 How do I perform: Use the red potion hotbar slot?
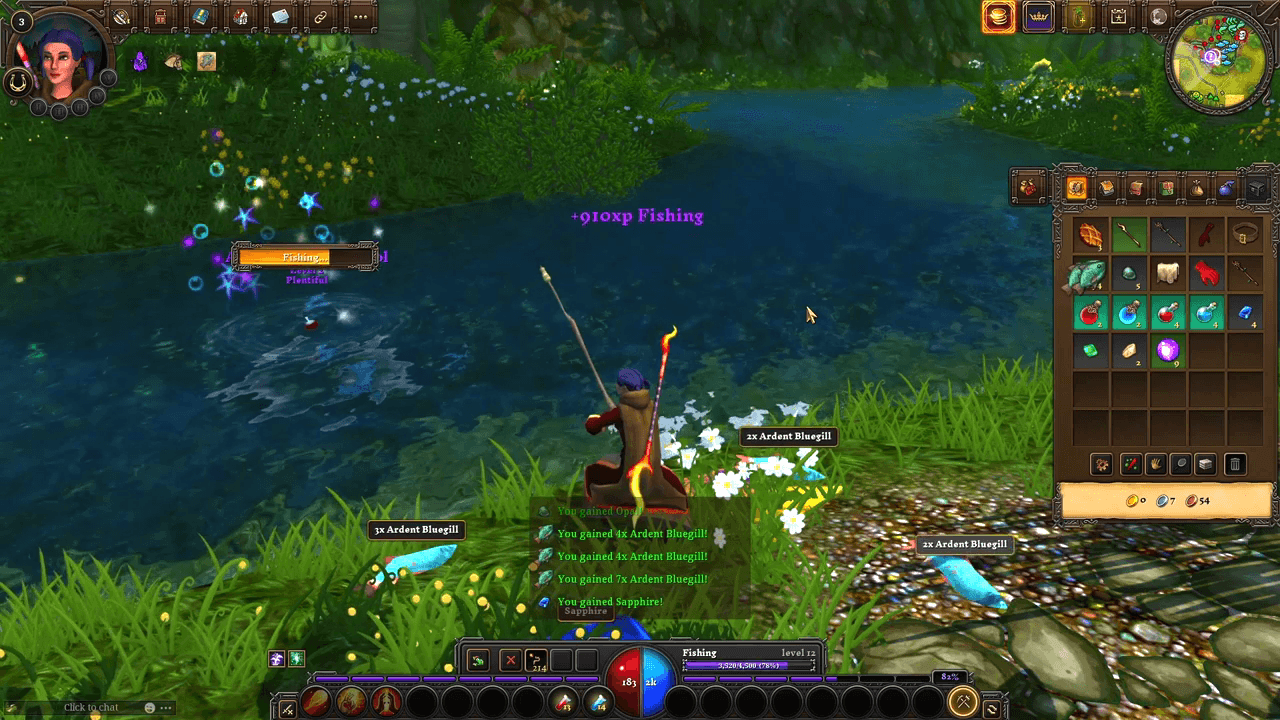[x=565, y=702]
